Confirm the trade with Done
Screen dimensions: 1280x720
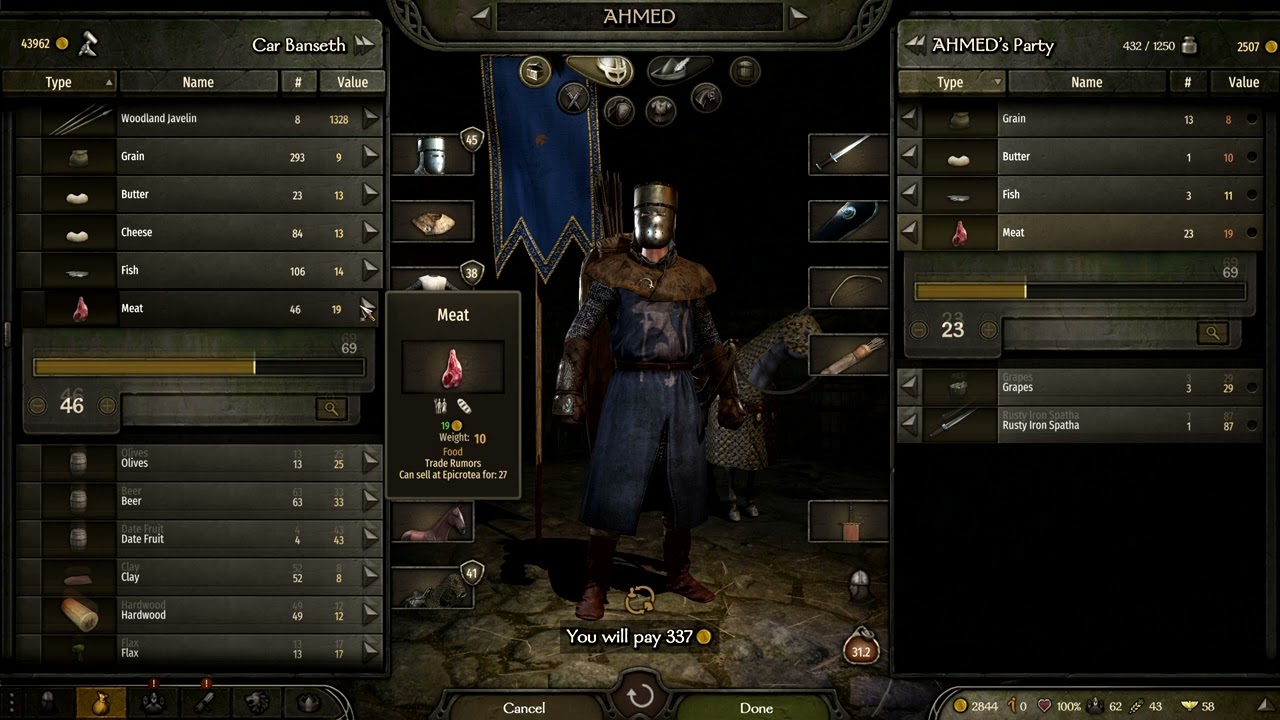[x=756, y=708]
